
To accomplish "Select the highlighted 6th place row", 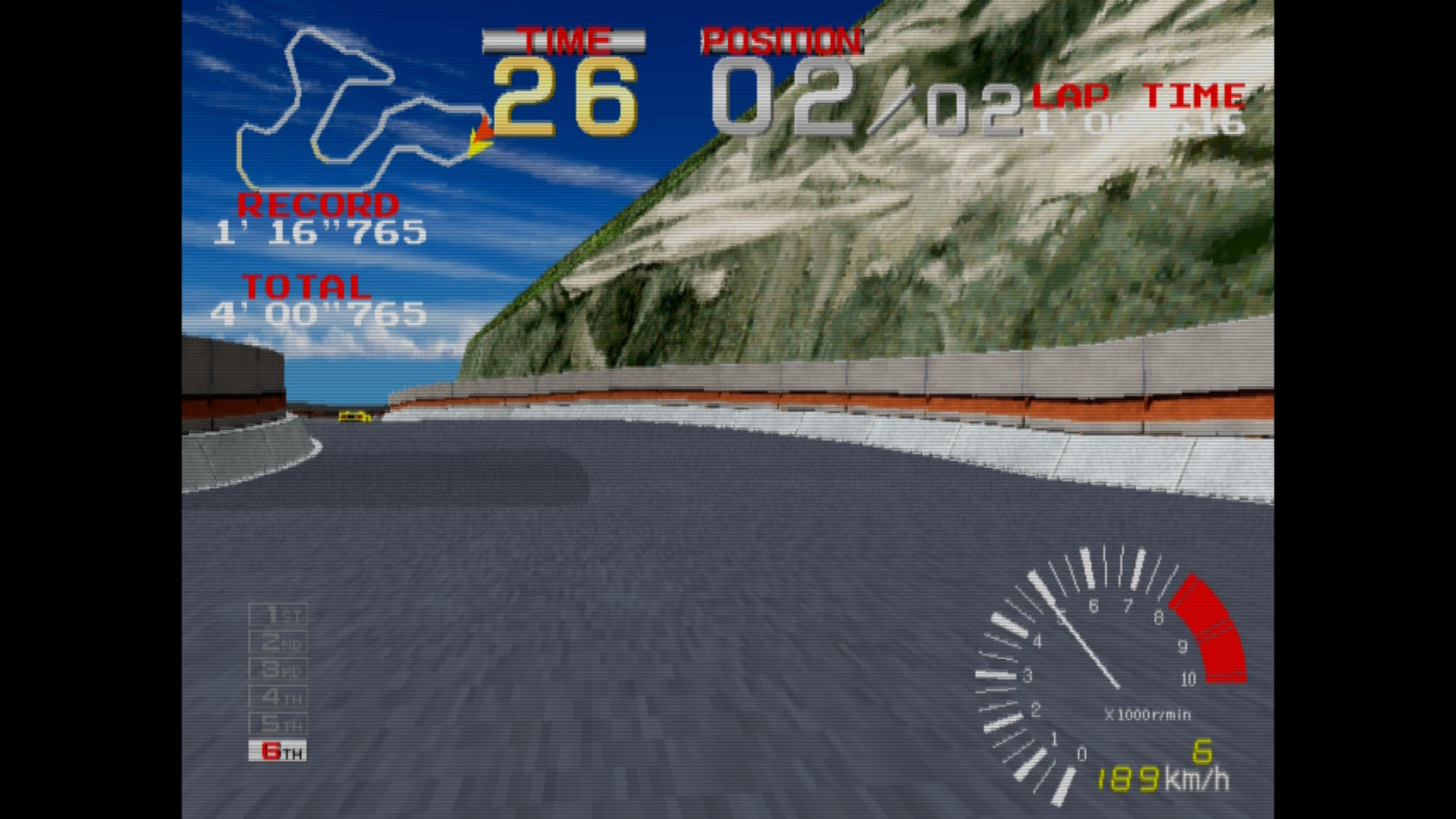I will (278, 752).
